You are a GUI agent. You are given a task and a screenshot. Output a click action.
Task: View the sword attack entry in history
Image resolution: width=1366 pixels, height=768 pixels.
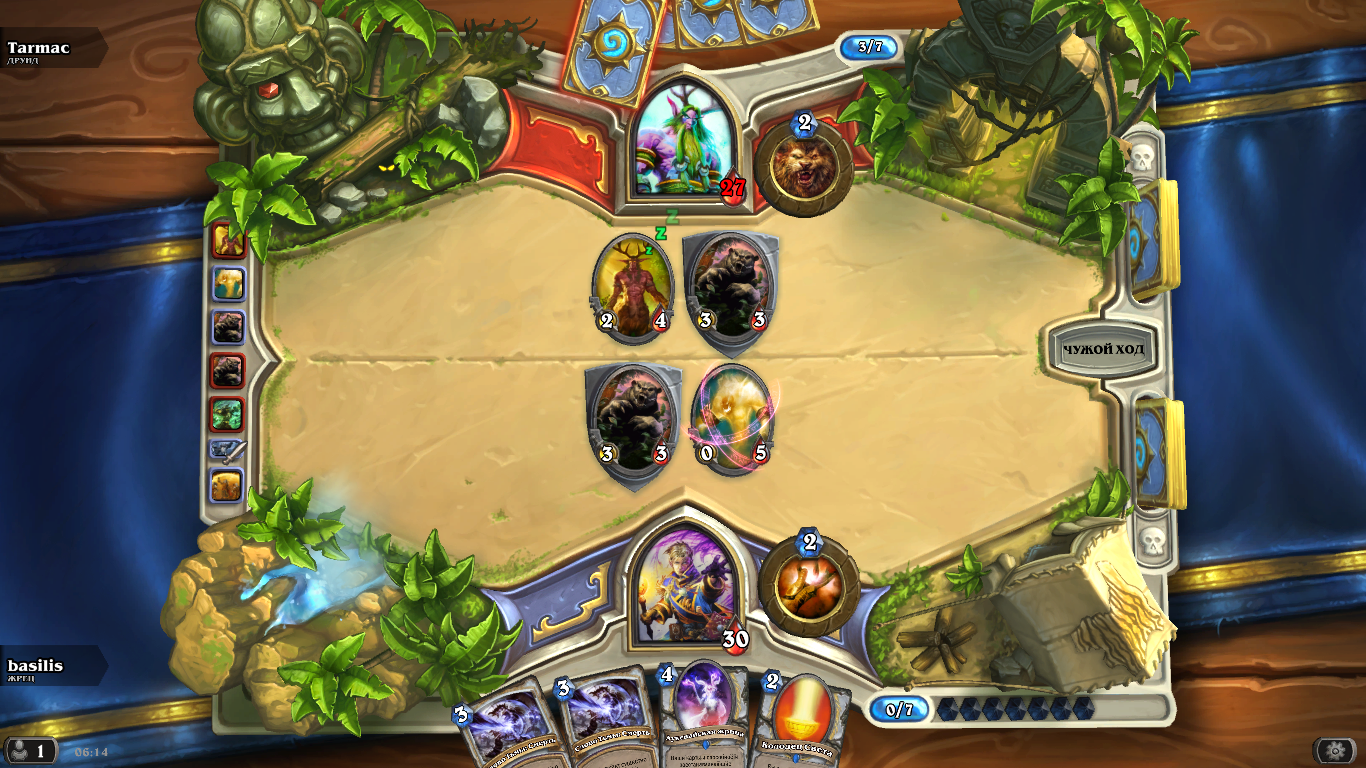click(x=227, y=452)
